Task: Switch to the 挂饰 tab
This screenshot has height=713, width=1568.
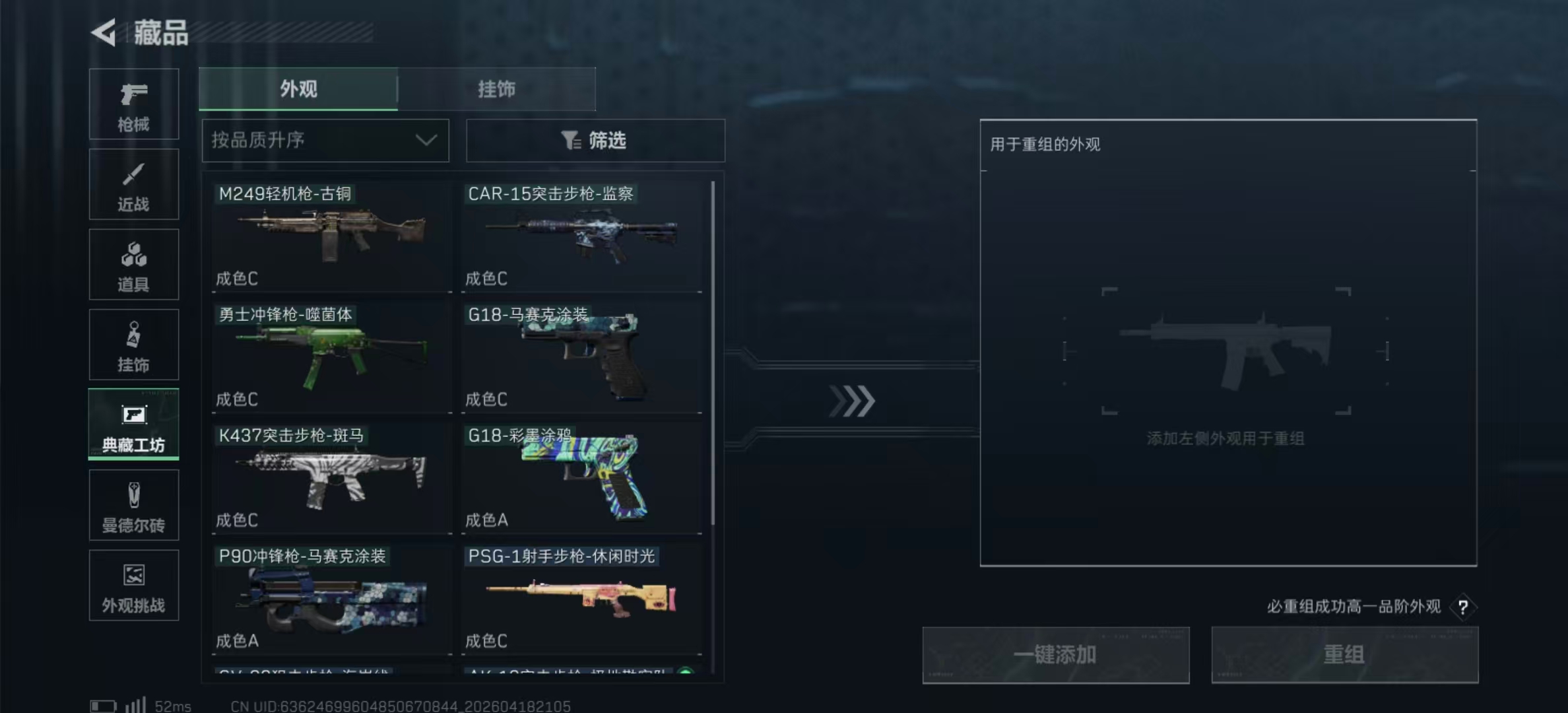Action: [x=497, y=89]
